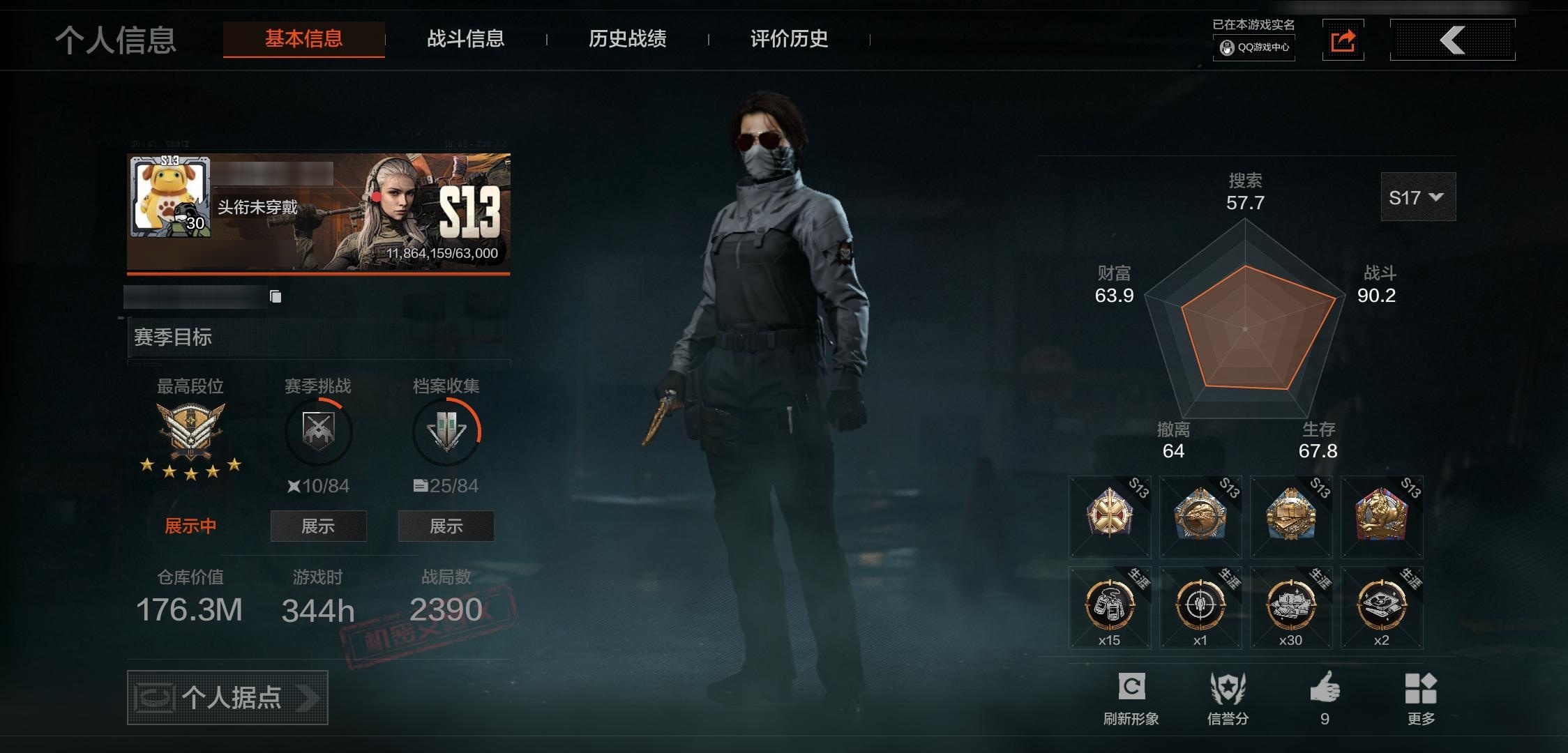Open the S17 season selector dropdown
The image size is (1568, 753).
click(x=1417, y=197)
